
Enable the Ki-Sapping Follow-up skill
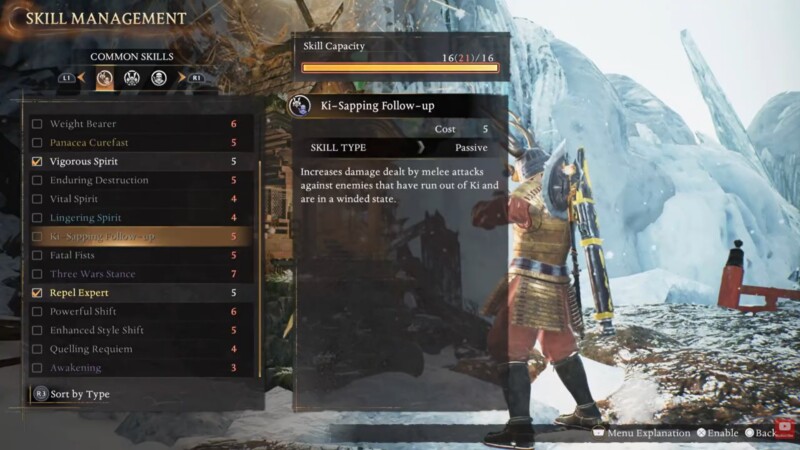pos(37,237)
